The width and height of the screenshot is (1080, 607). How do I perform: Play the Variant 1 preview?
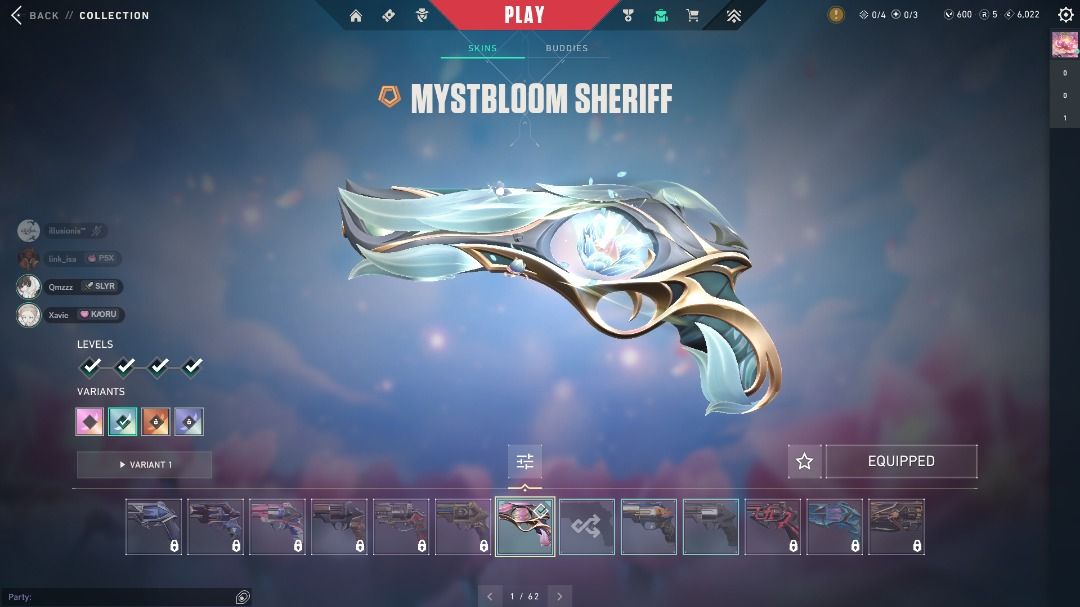pyautogui.click(x=144, y=465)
